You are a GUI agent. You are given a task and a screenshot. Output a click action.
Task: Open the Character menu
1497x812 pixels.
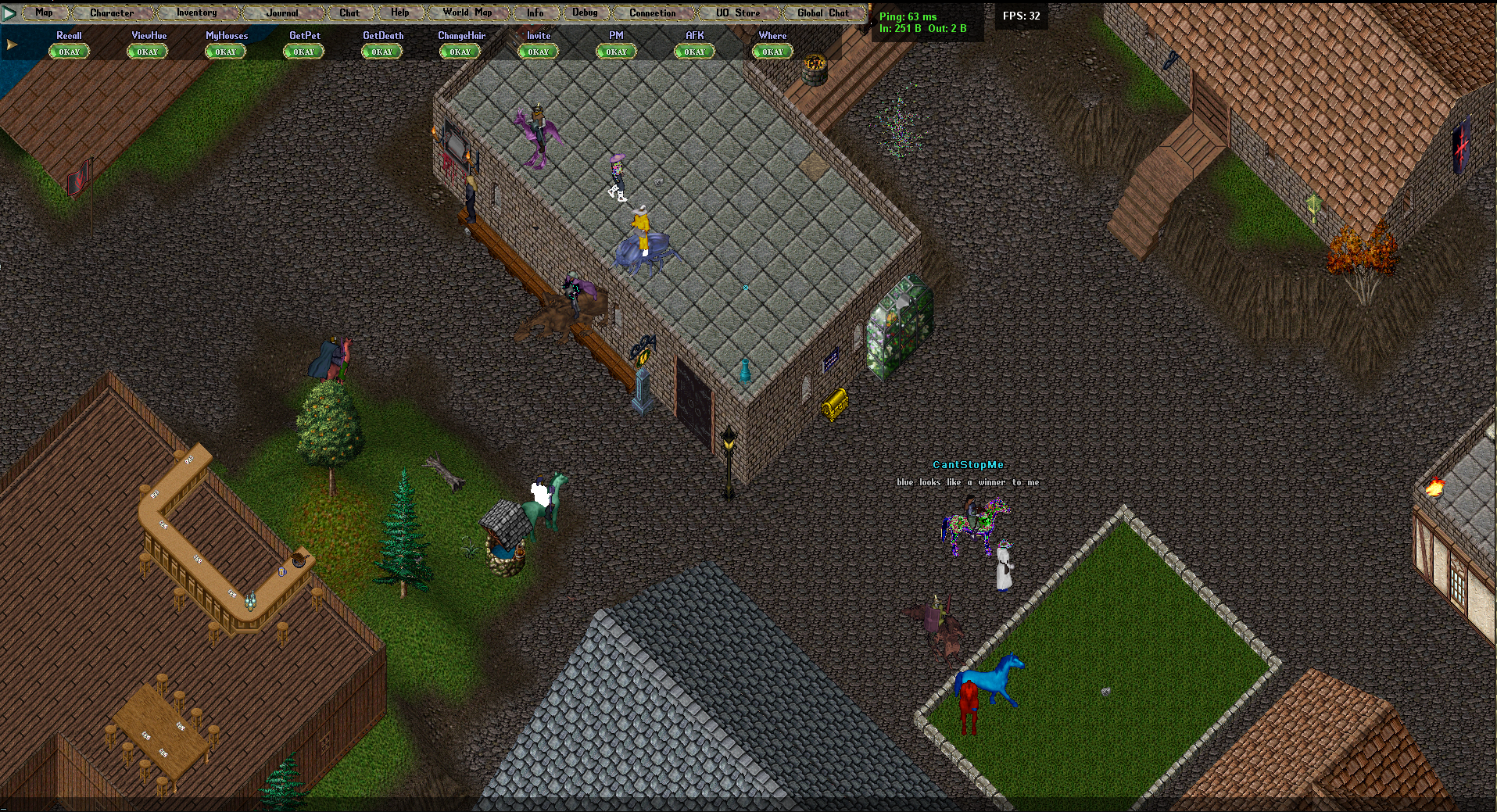(112, 13)
